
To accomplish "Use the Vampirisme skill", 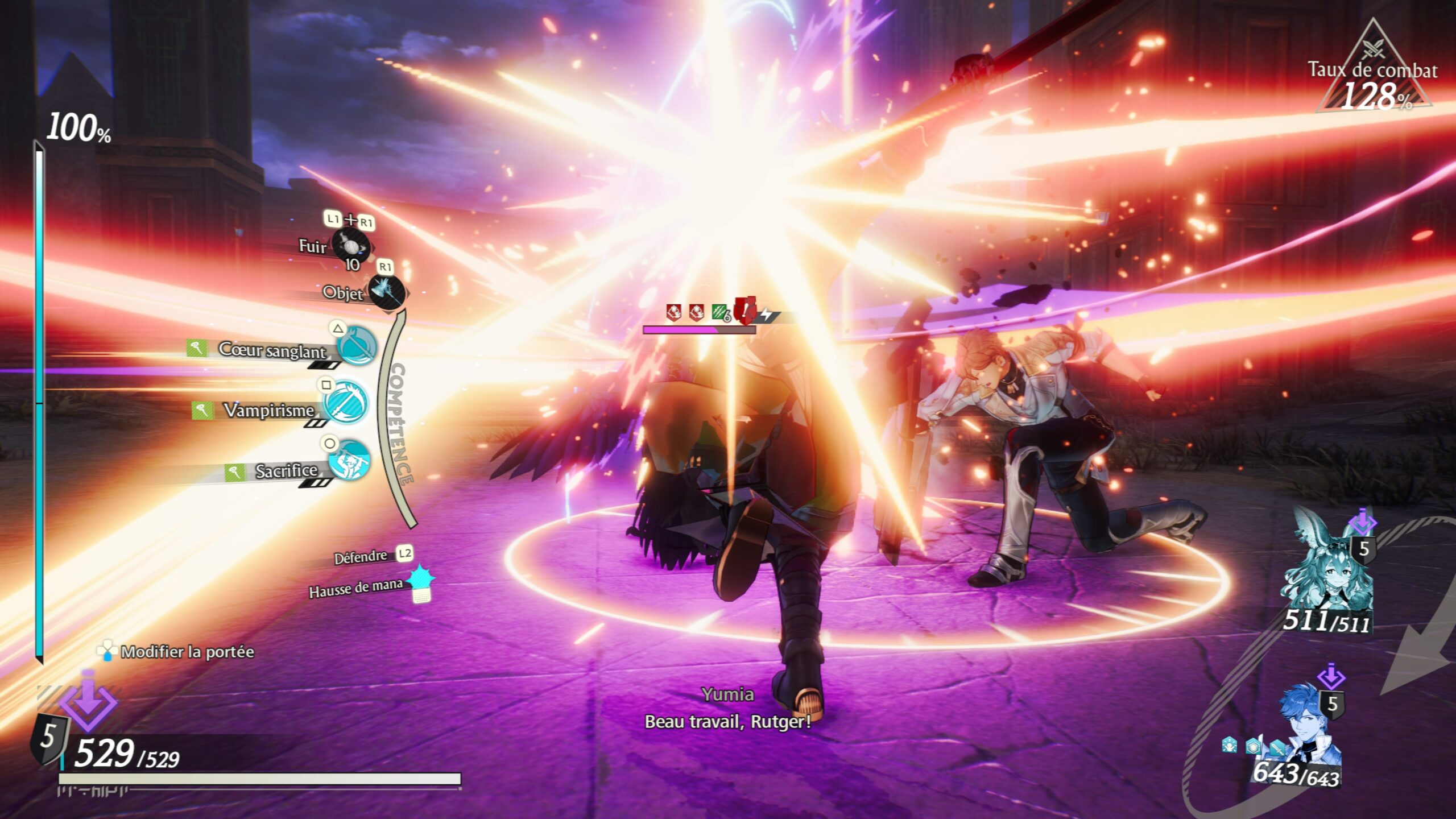I will [x=346, y=403].
